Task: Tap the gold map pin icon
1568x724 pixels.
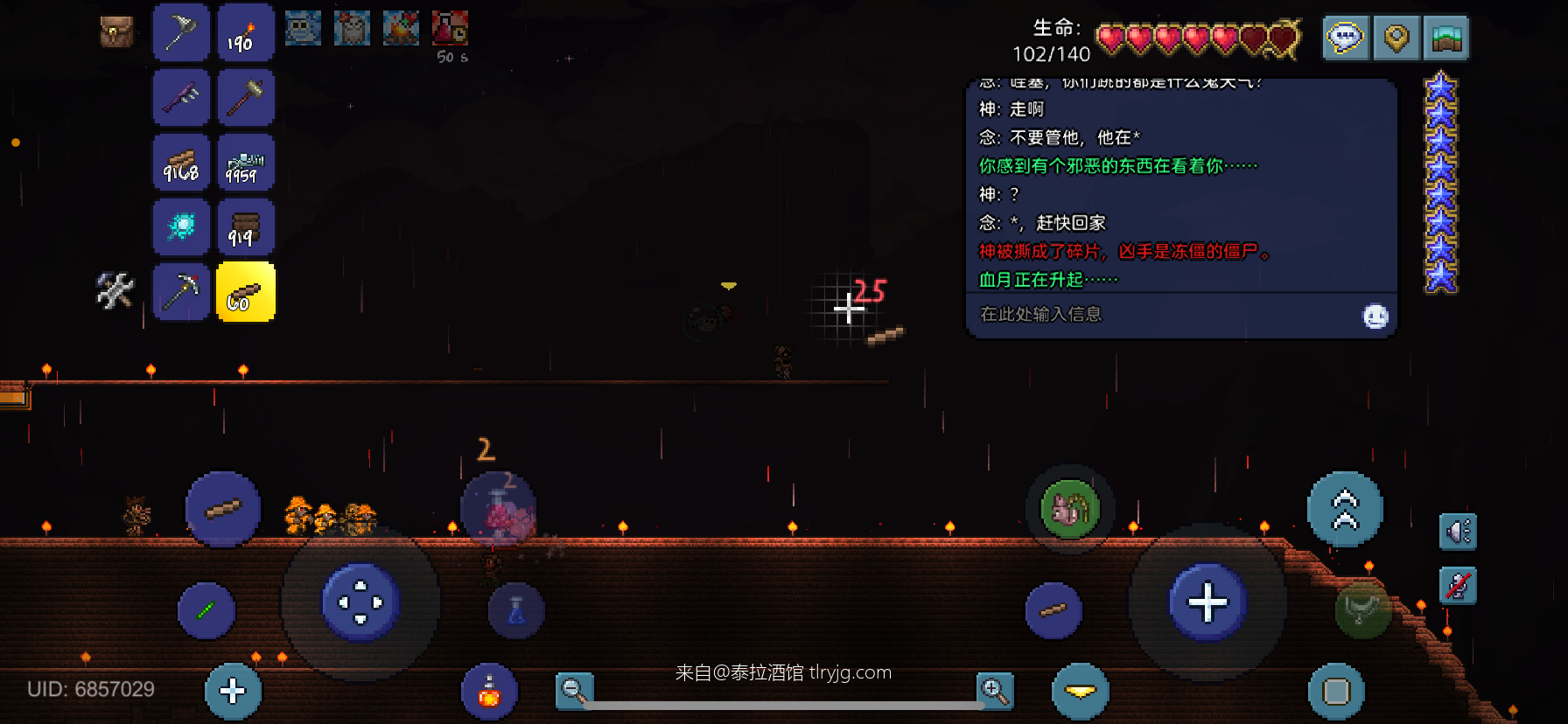Action: (1396, 38)
